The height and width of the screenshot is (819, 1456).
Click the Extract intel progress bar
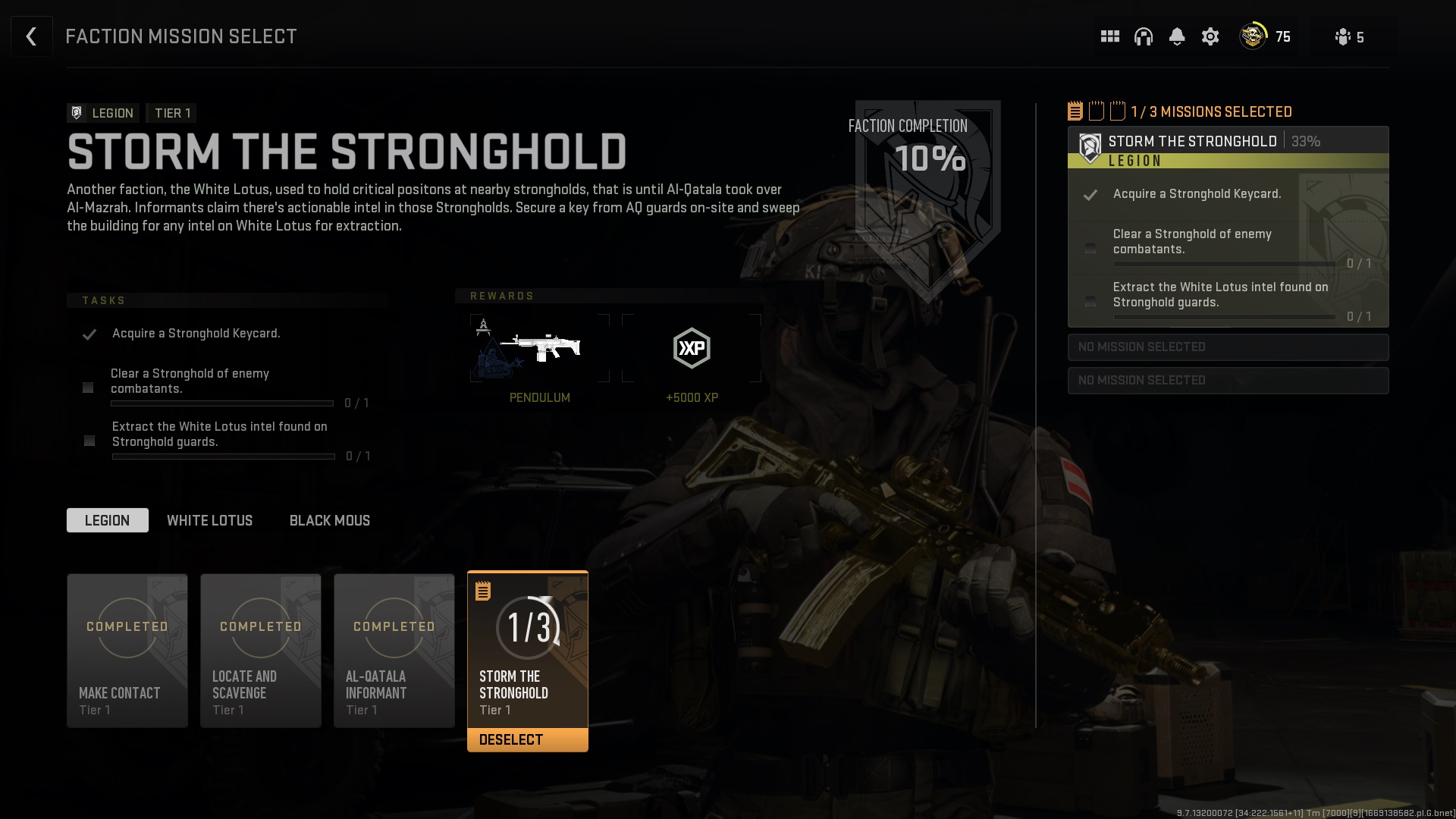click(222, 457)
